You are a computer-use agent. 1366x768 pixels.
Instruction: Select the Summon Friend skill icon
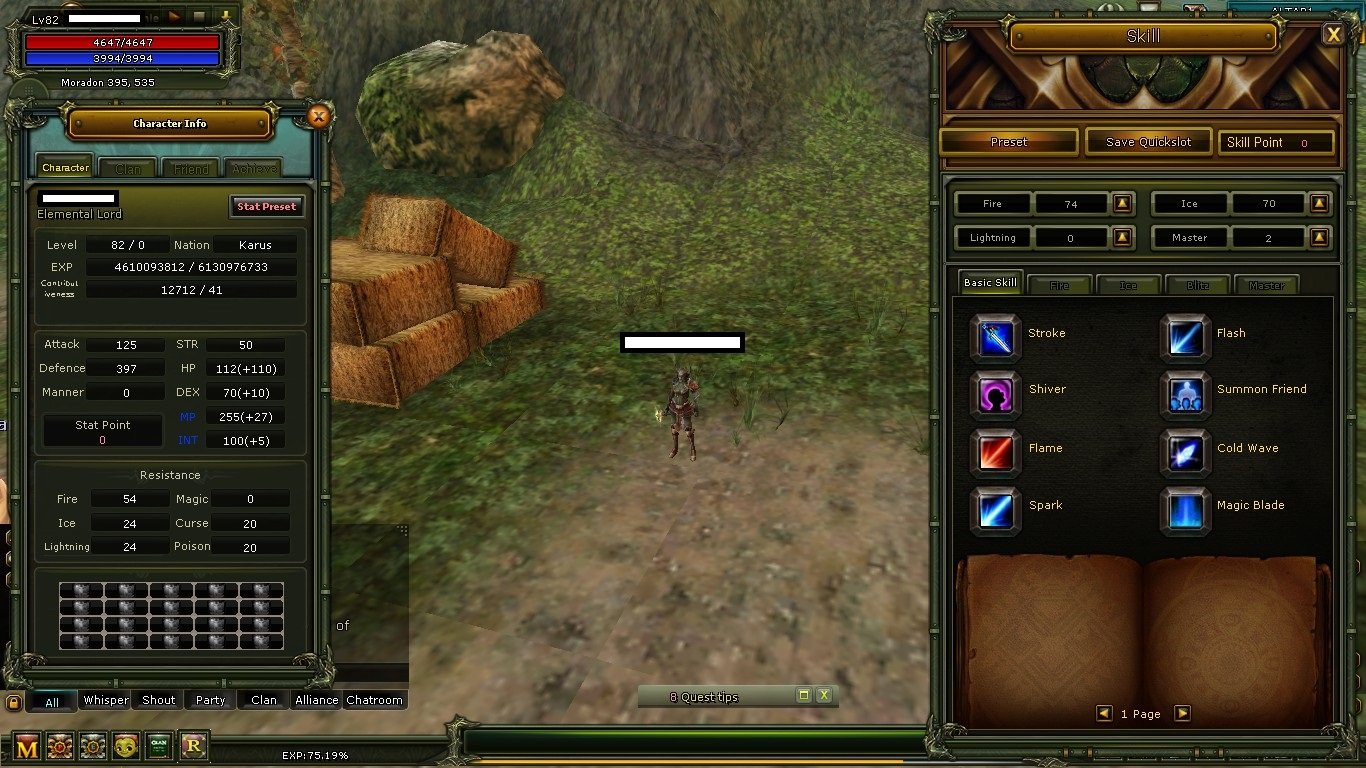pos(1185,391)
